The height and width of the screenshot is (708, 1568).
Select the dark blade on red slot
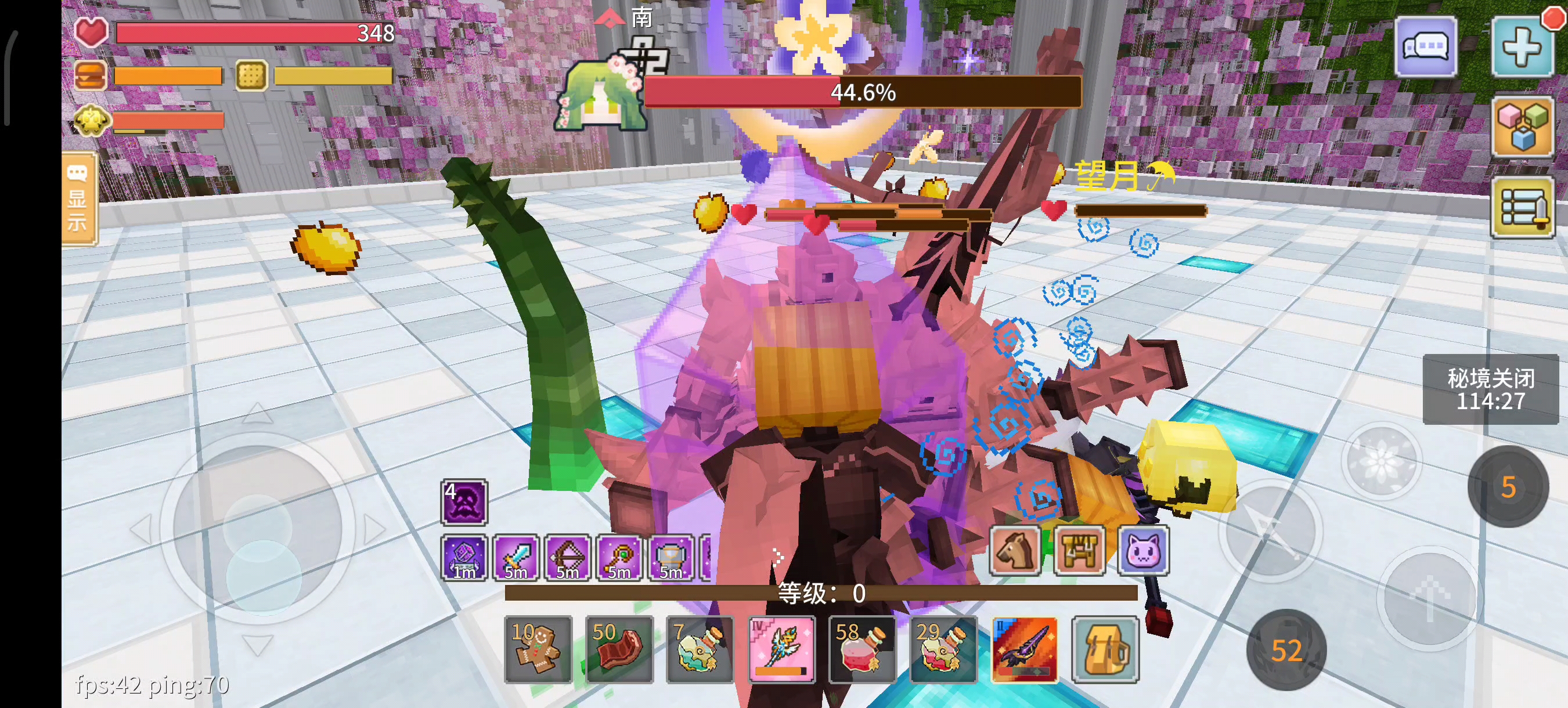pyautogui.click(x=1024, y=649)
